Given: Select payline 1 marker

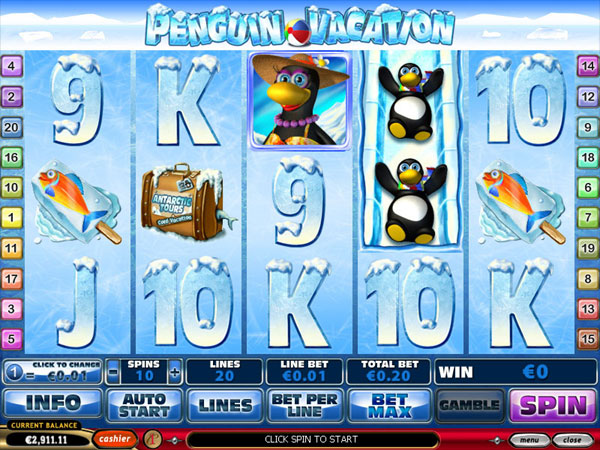Looking at the screenshot, I should tap(12, 217).
